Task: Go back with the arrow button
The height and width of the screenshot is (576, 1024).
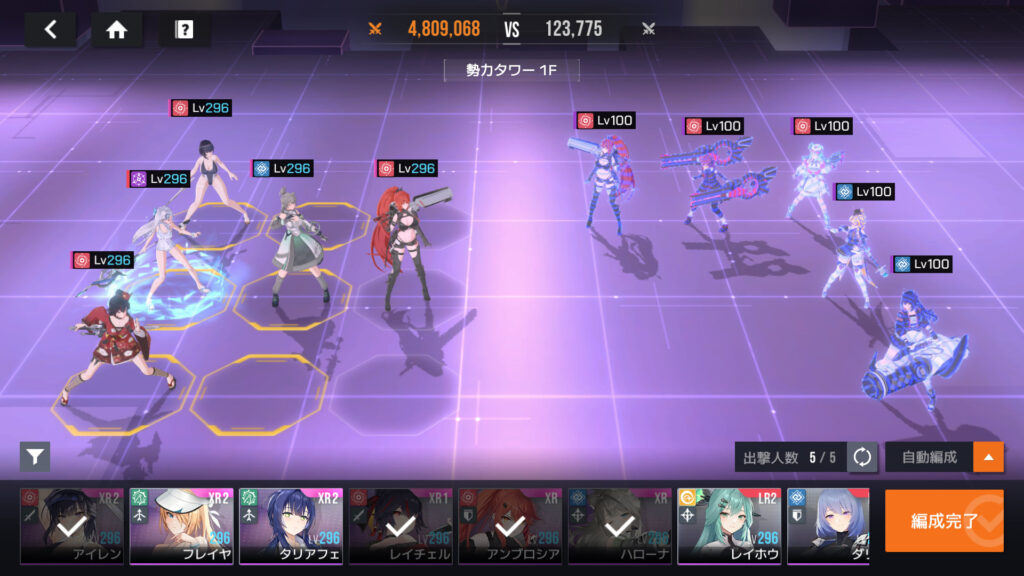Action: pos(50,29)
